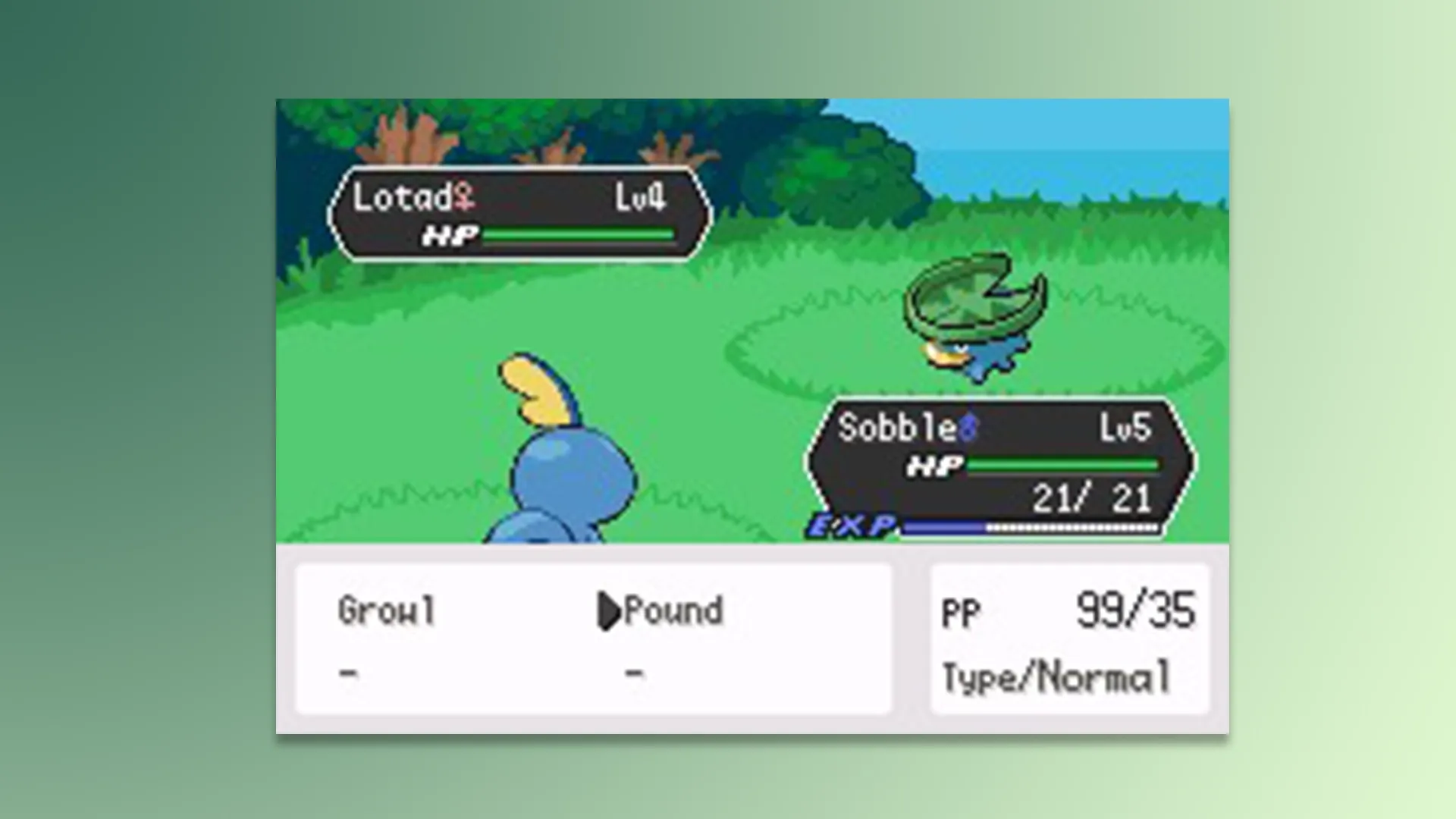The width and height of the screenshot is (1456, 819).
Task: Select the Pound move
Action: [x=671, y=611]
